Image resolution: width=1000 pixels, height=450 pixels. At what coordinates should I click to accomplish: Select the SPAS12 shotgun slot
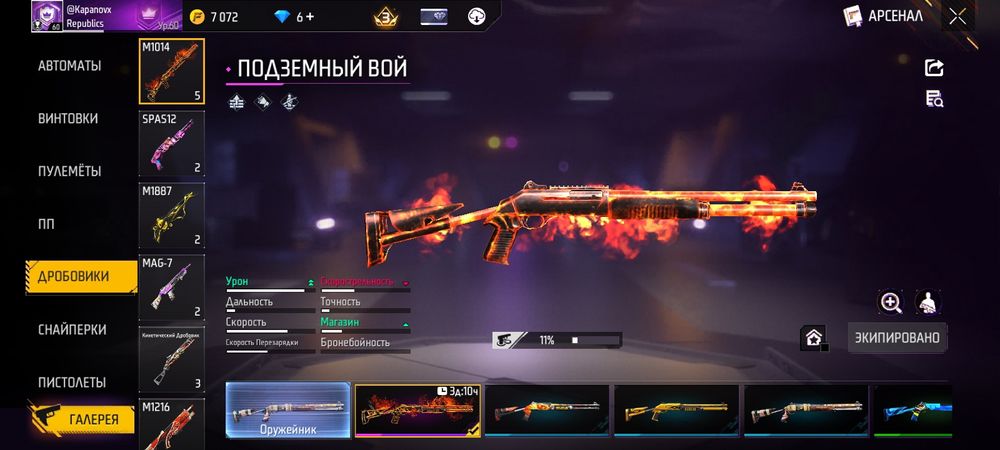point(171,143)
